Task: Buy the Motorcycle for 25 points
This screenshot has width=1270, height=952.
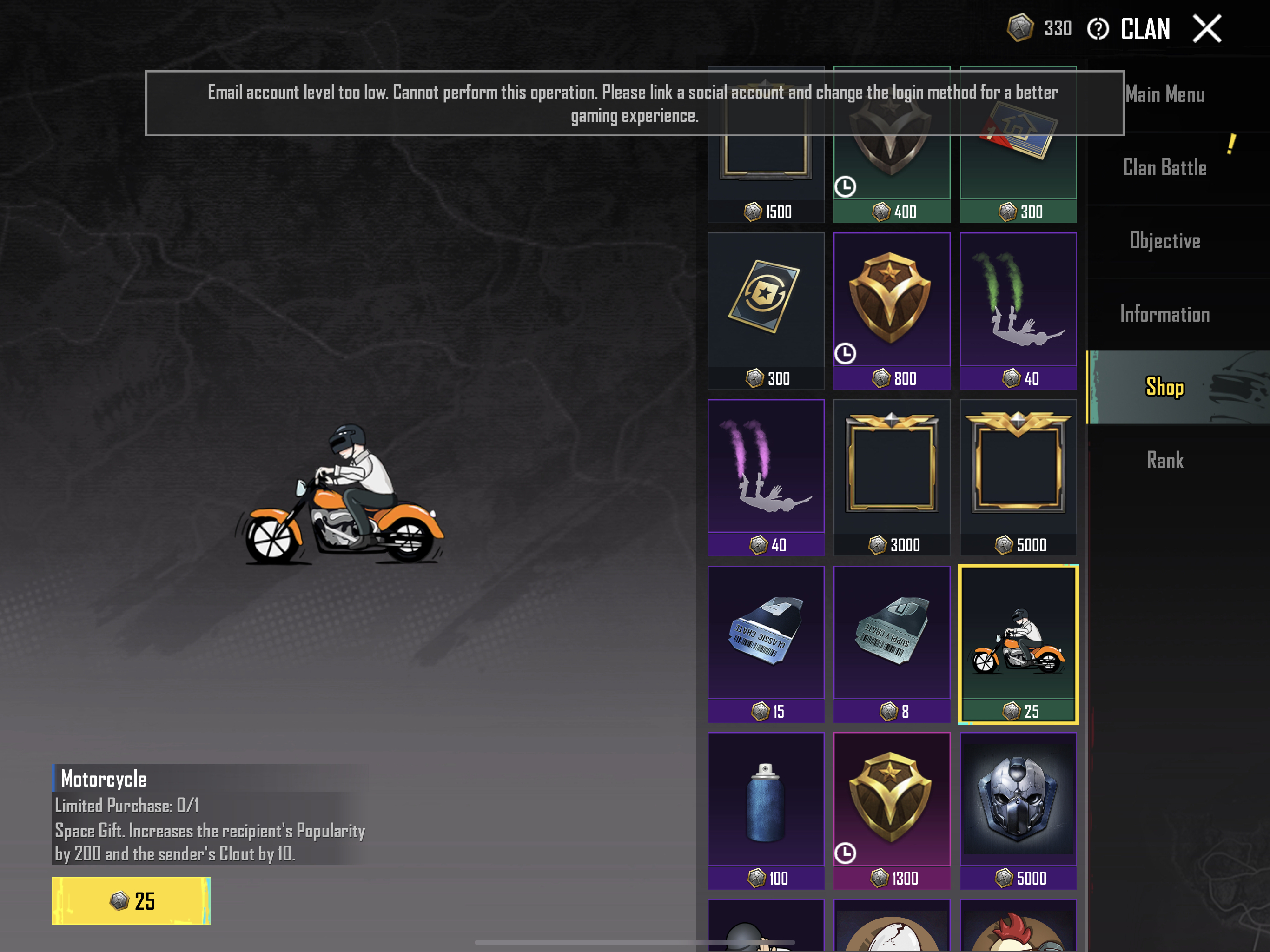Action: pos(132,900)
